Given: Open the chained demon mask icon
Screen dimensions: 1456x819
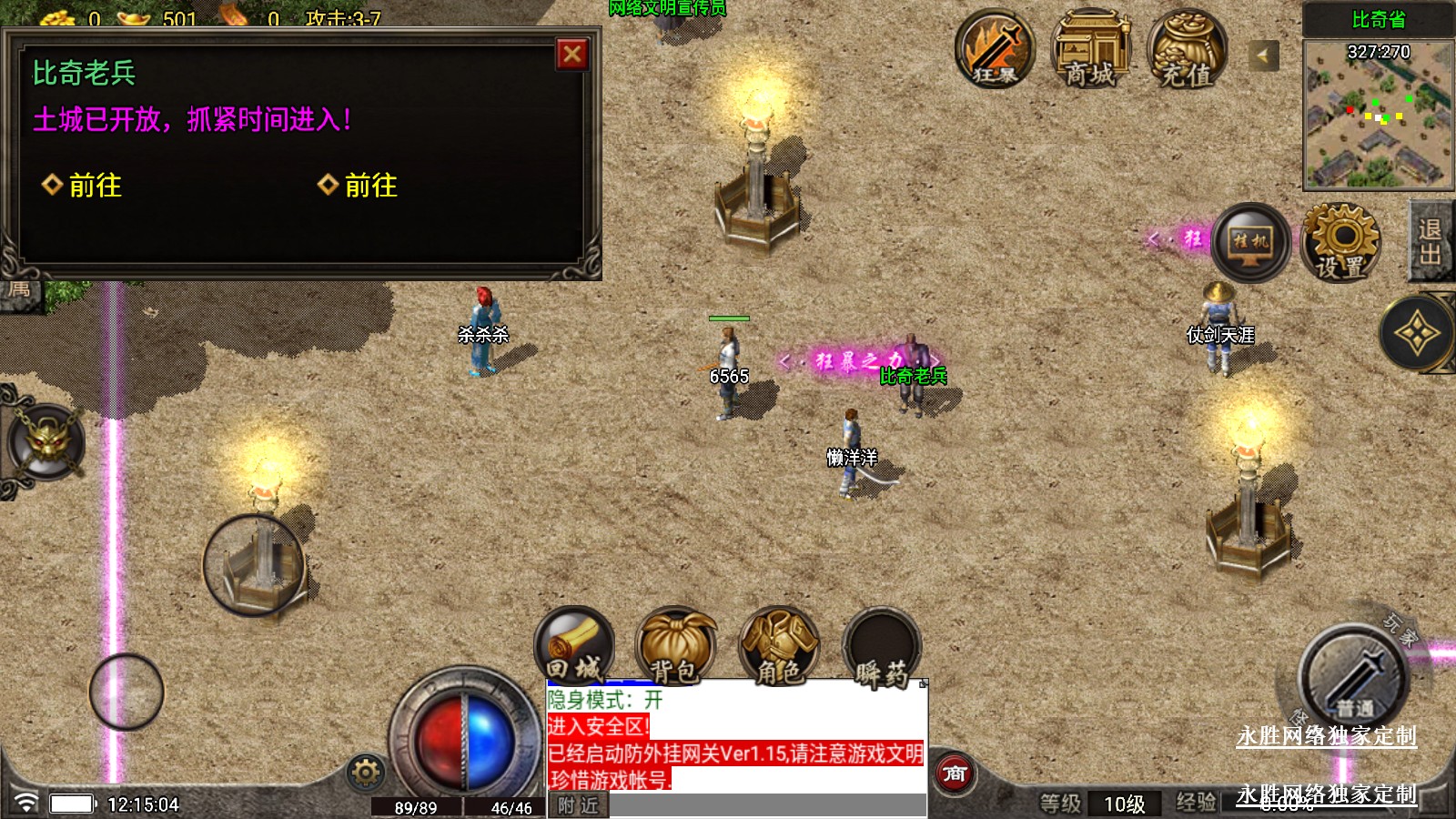Looking at the screenshot, I should 46,442.
